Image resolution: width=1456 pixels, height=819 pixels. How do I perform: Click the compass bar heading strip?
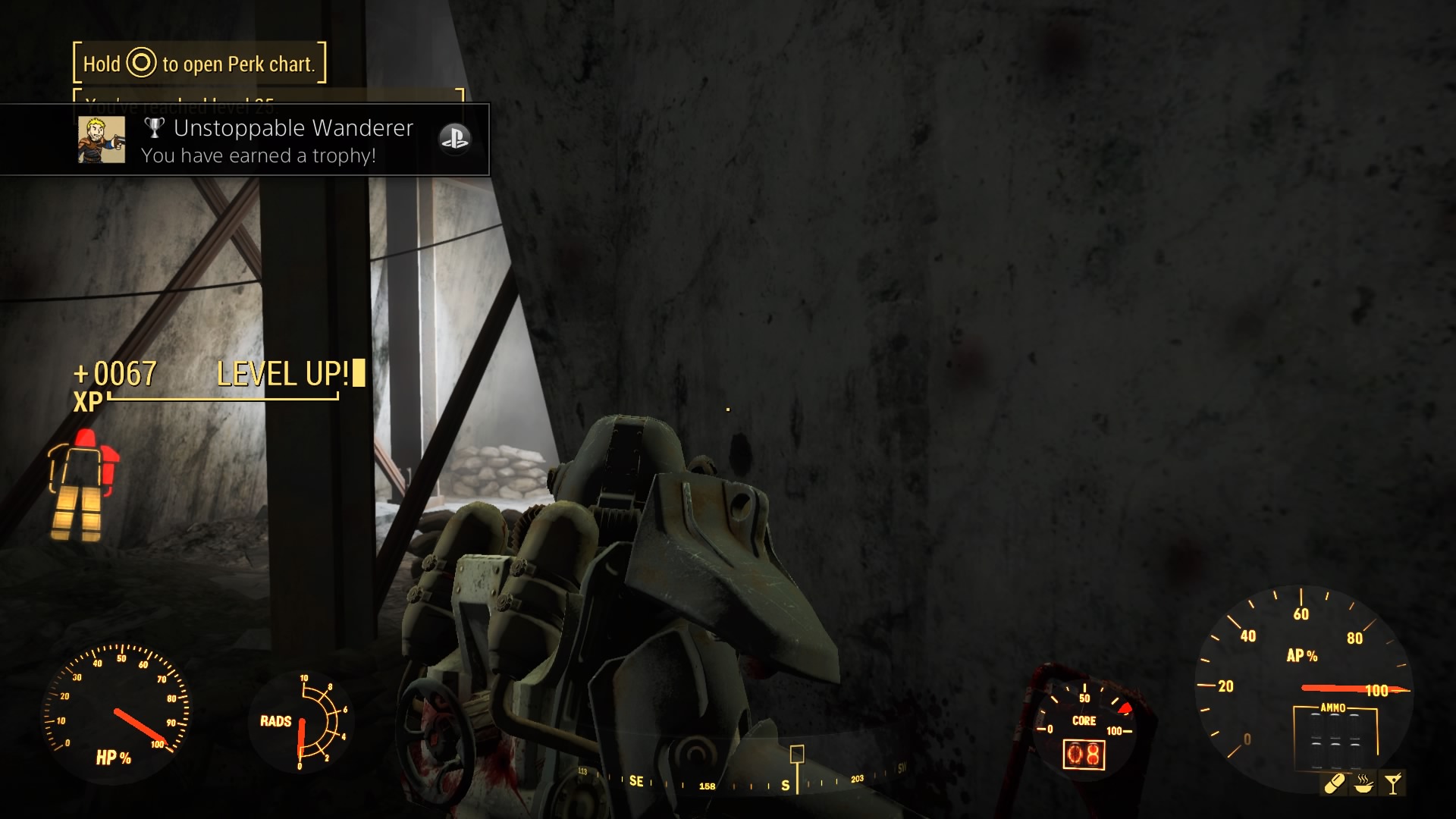click(x=743, y=781)
